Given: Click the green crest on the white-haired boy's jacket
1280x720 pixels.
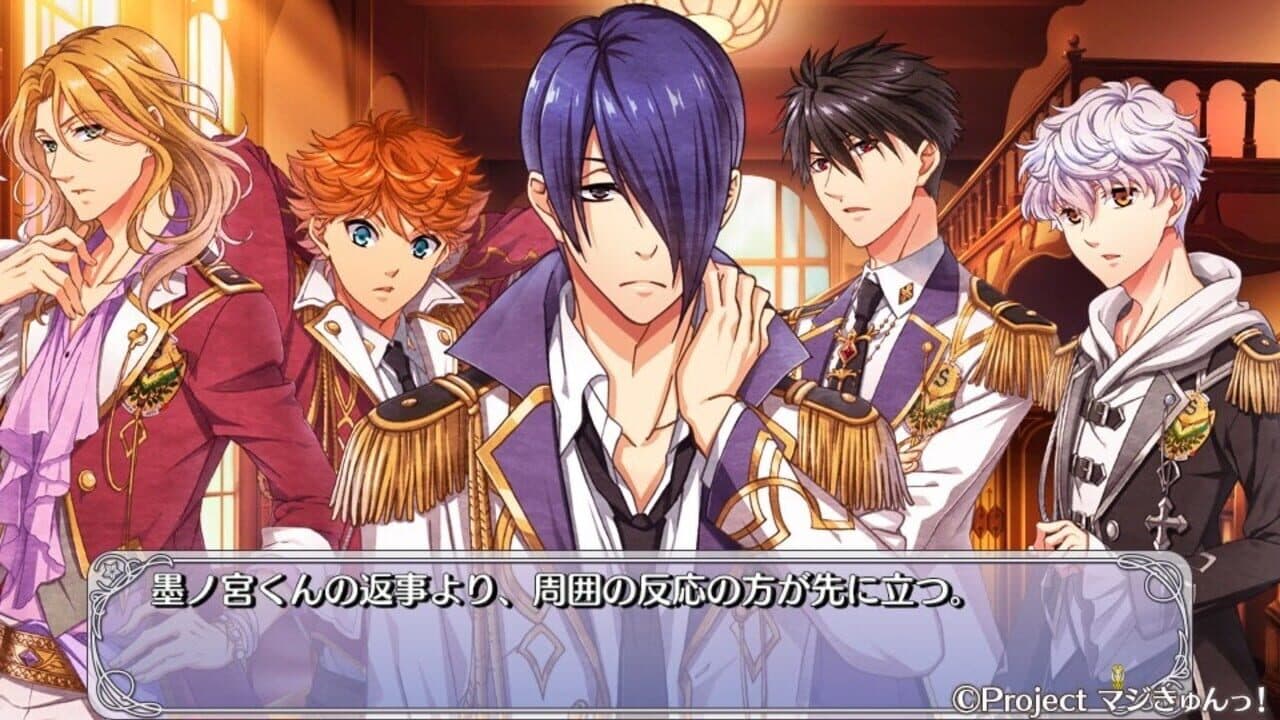Looking at the screenshot, I should click(1190, 425).
